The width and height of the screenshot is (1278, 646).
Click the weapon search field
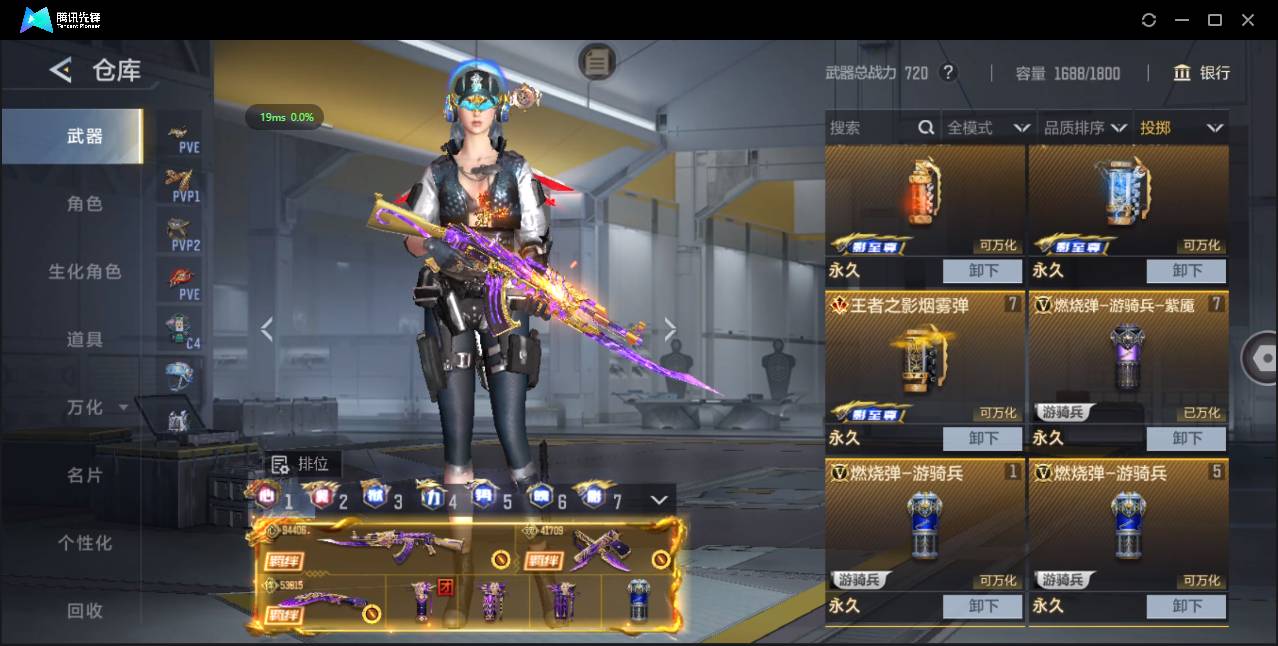pyautogui.click(x=870, y=128)
